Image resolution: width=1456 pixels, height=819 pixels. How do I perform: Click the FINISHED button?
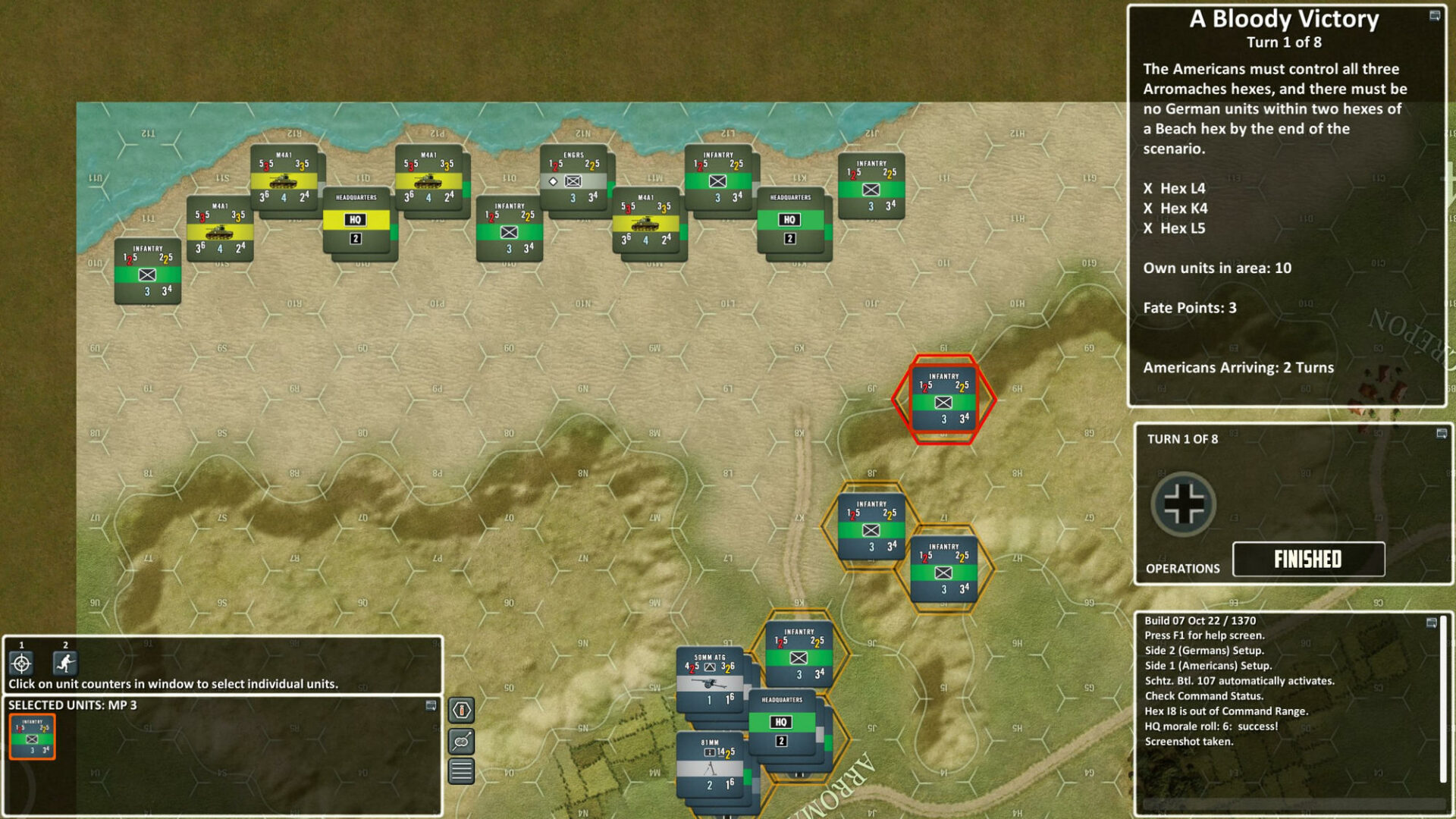tap(1308, 559)
